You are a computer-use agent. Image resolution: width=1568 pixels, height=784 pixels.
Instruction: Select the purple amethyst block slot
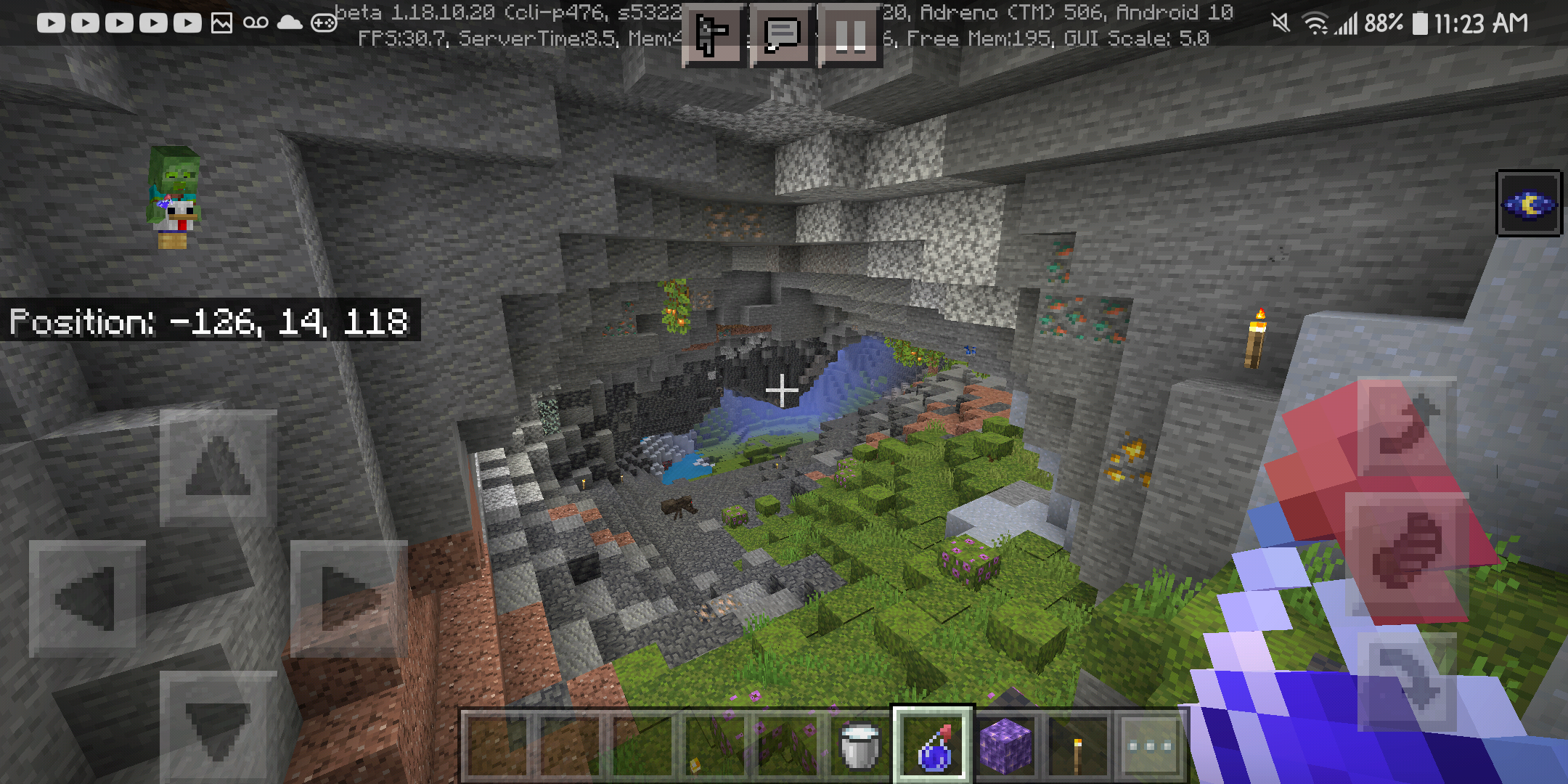click(1005, 746)
